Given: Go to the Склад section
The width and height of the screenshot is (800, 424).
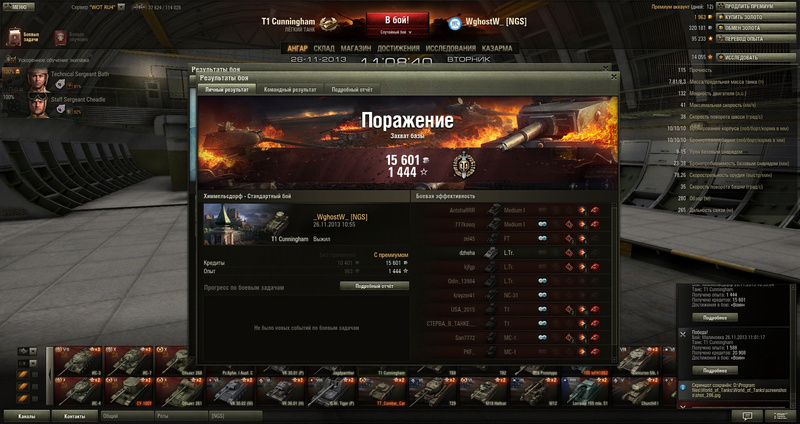Looking at the screenshot, I should point(324,47).
